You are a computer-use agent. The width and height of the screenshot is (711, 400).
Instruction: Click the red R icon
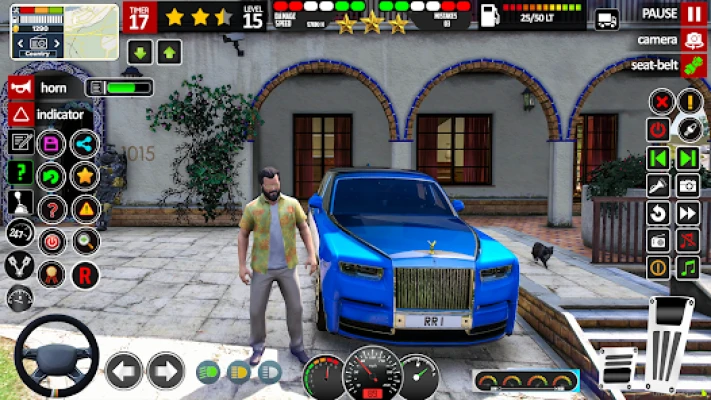tap(85, 275)
